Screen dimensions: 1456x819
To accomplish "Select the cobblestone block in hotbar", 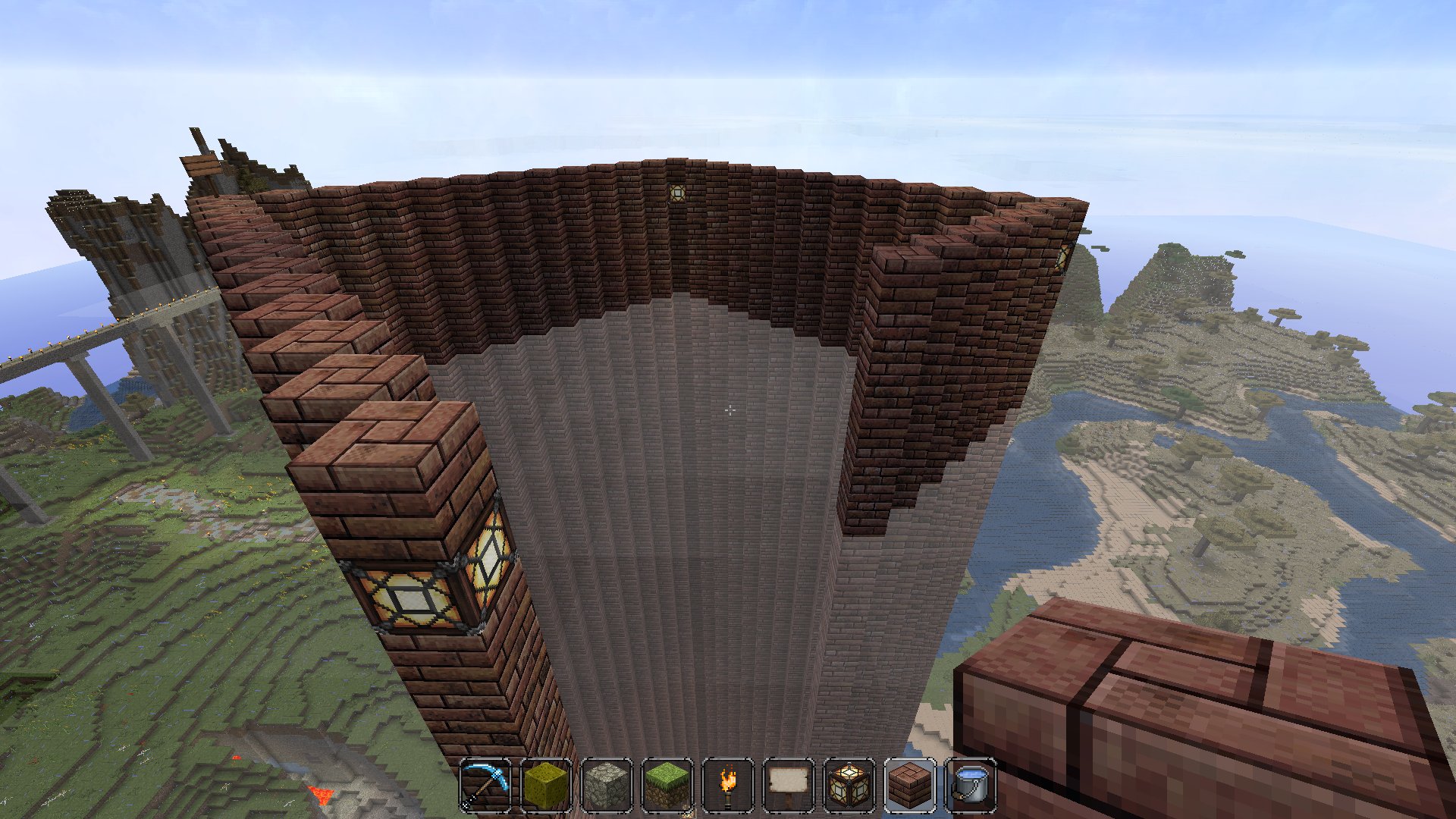I will (607, 785).
